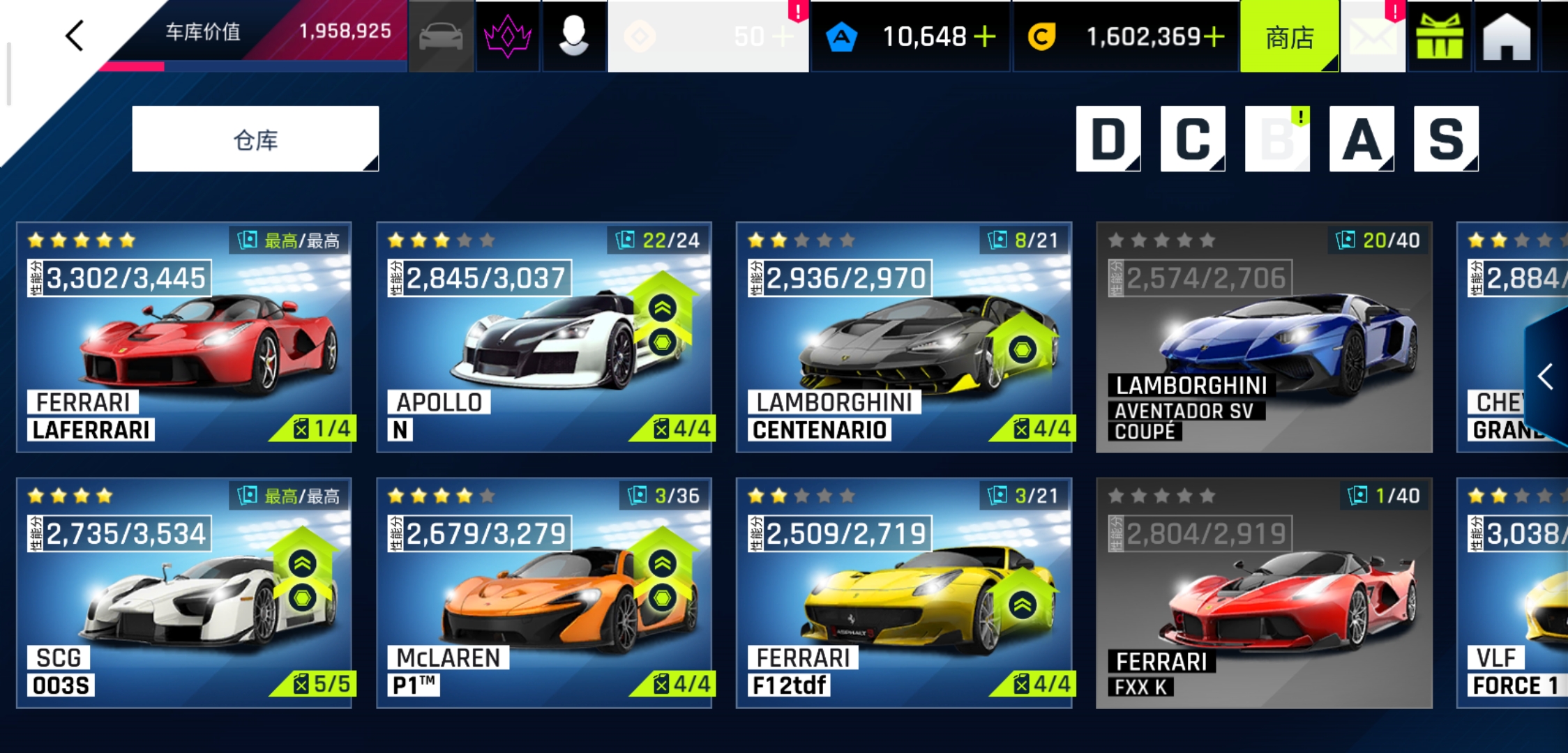Select the Apollo N car card
Screen dimensions: 1568x753
tap(544, 337)
